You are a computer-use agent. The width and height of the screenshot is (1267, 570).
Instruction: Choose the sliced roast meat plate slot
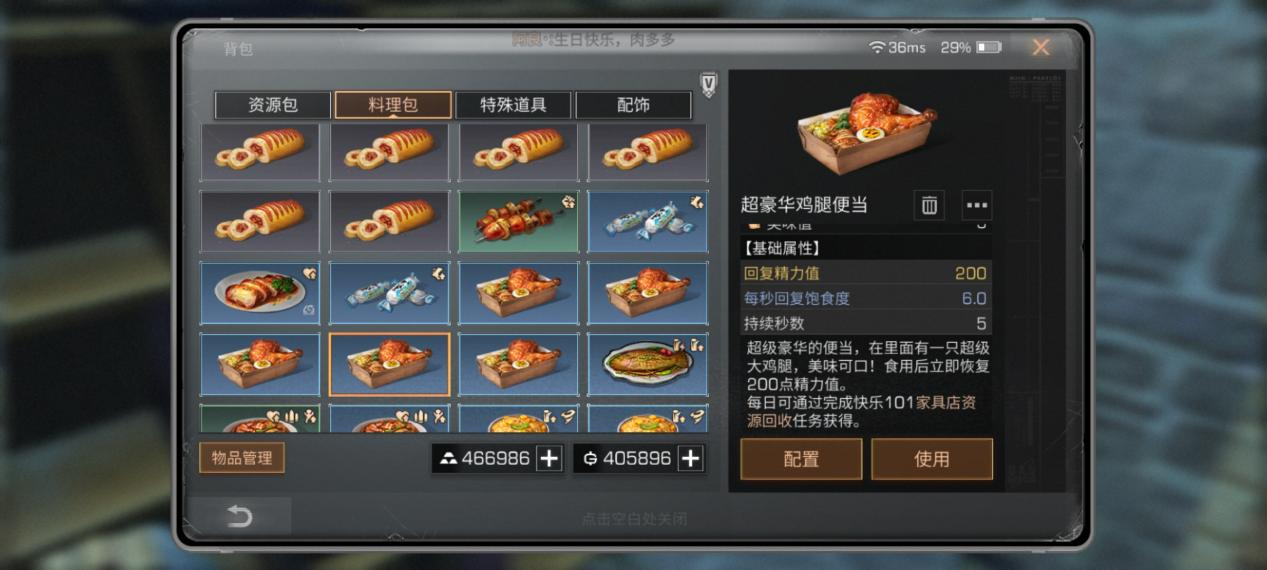click(x=260, y=294)
